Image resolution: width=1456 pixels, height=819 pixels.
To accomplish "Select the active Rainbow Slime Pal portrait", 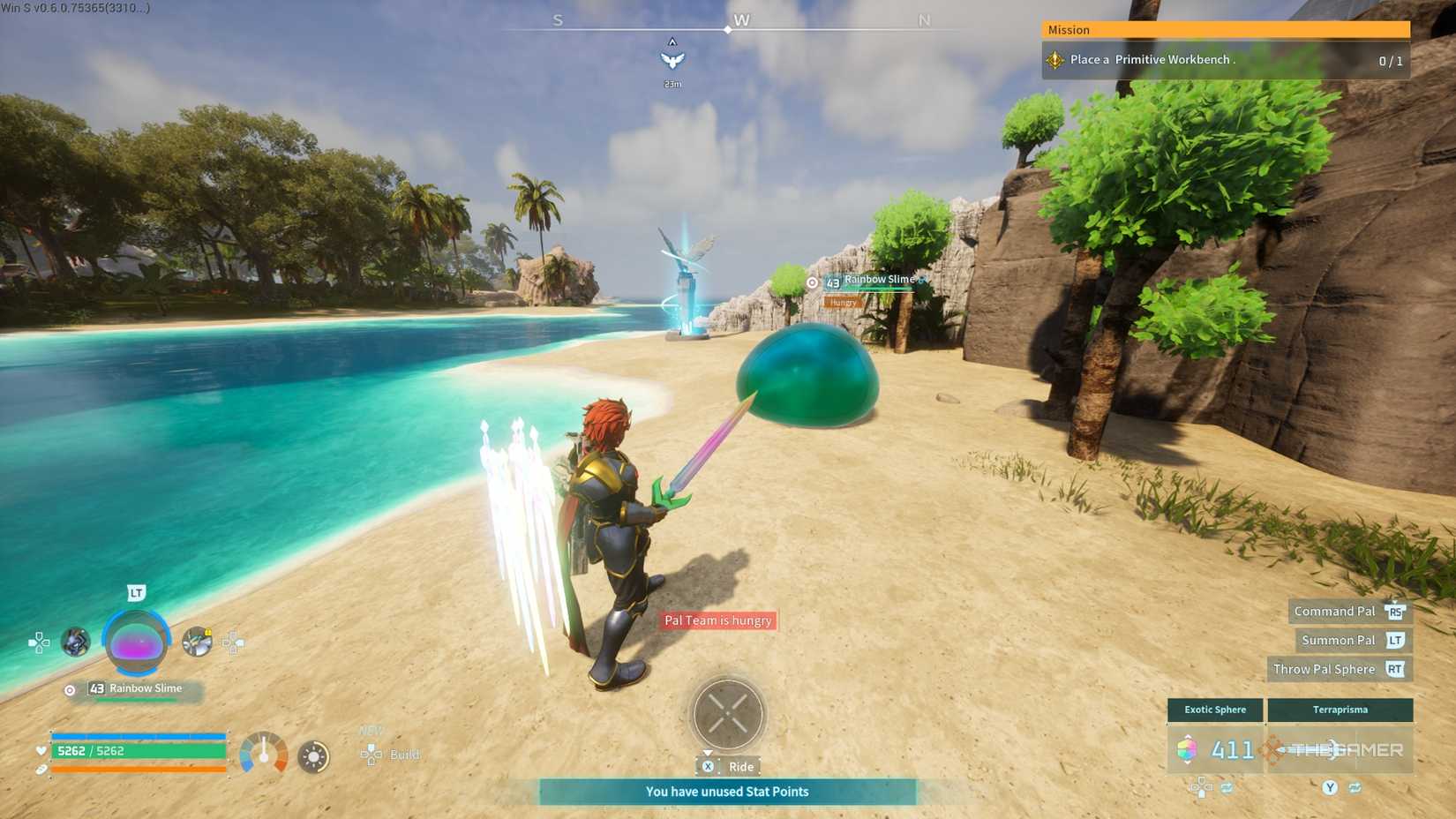I will (x=138, y=642).
